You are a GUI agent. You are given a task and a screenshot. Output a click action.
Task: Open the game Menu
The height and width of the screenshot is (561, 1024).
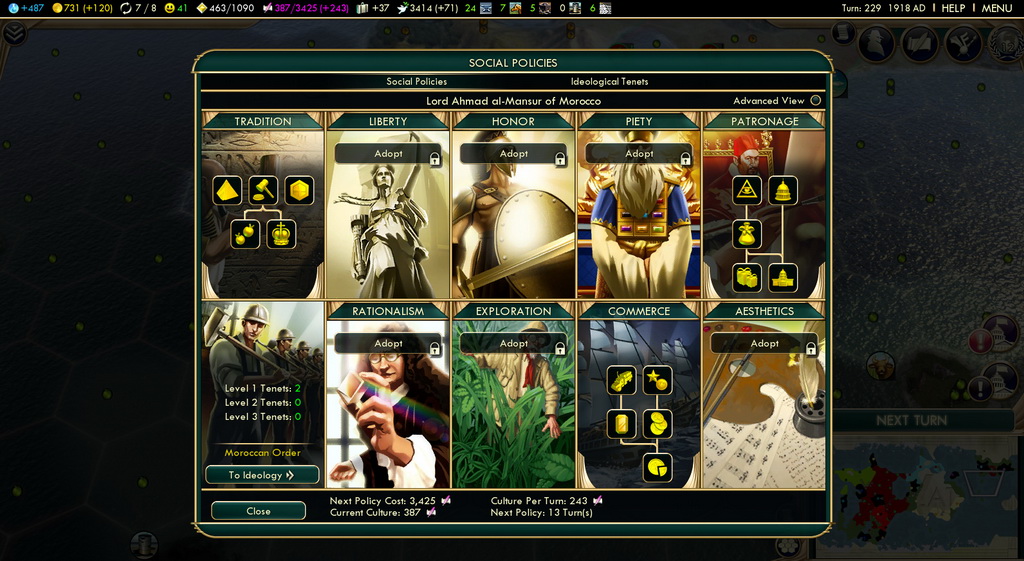coord(996,8)
